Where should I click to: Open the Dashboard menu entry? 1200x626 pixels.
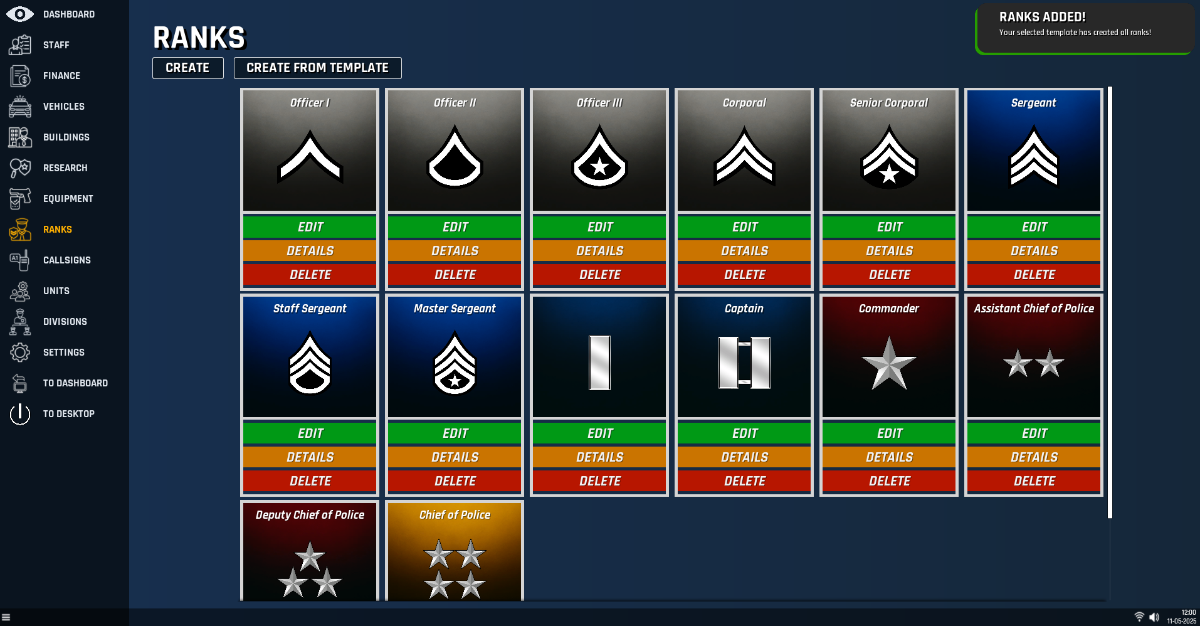point(68,14)
